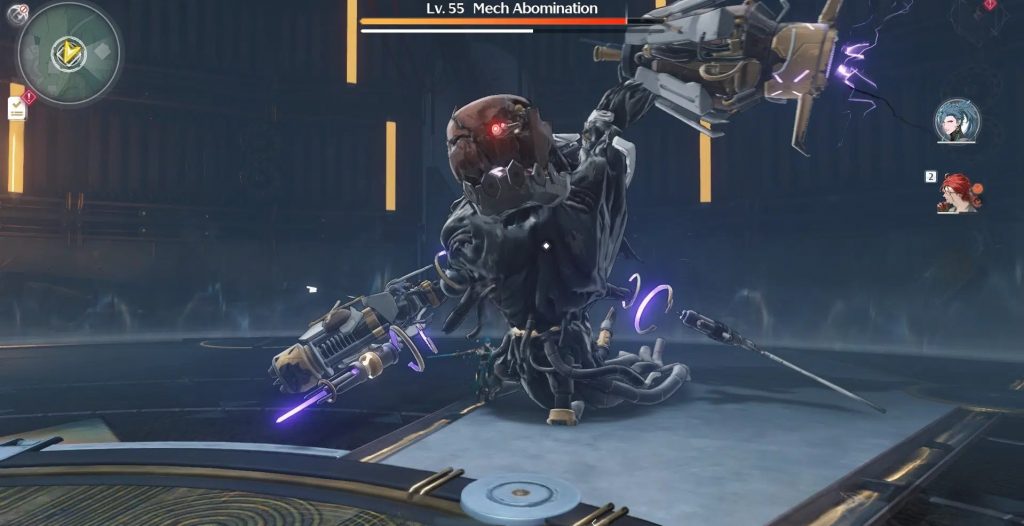The image size is (1024, 526).
Task: Click the round icon above the minimap
Action: (x=17, y=11)
